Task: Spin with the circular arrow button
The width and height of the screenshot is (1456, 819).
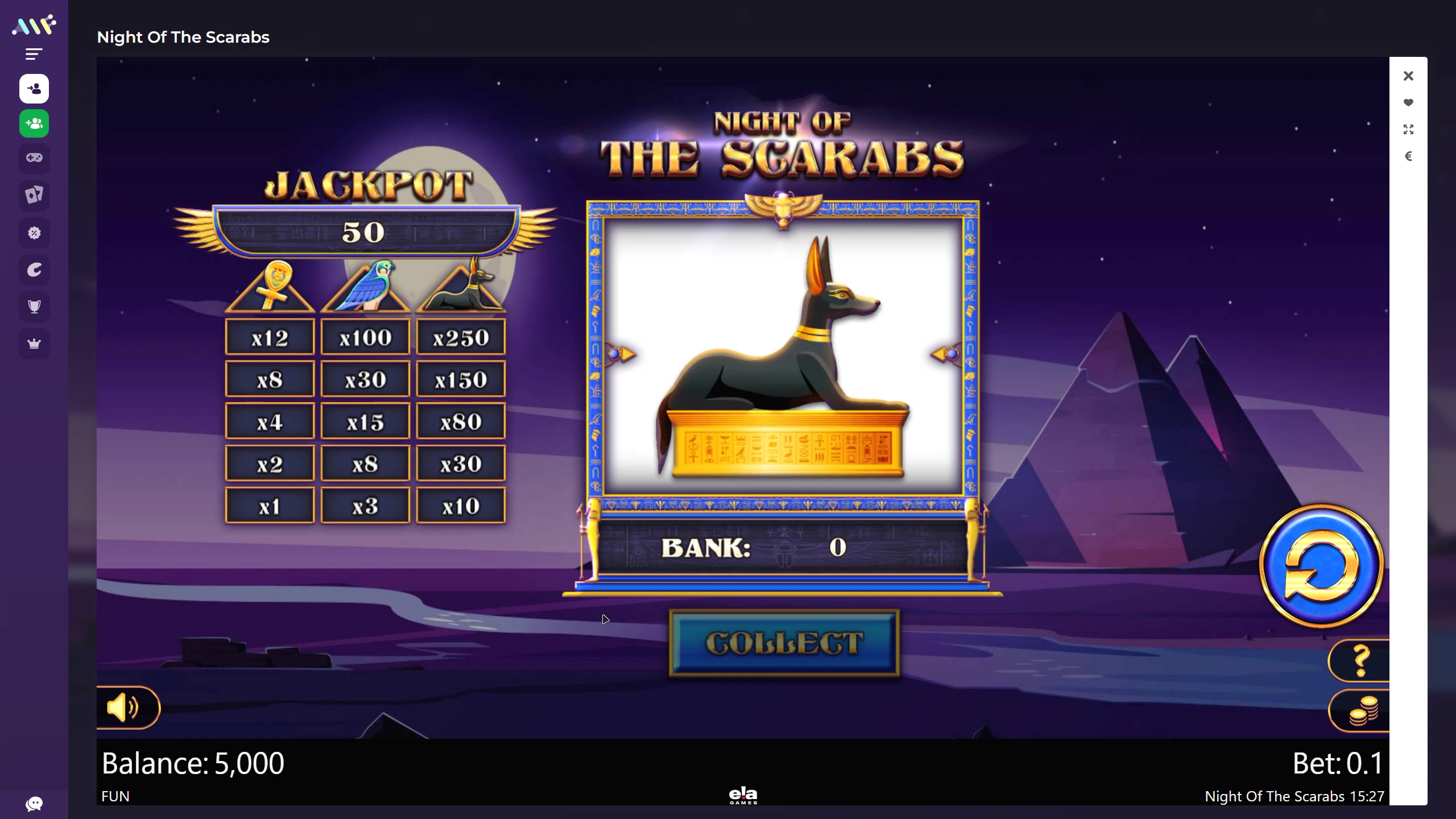Action: point(1322,566)
